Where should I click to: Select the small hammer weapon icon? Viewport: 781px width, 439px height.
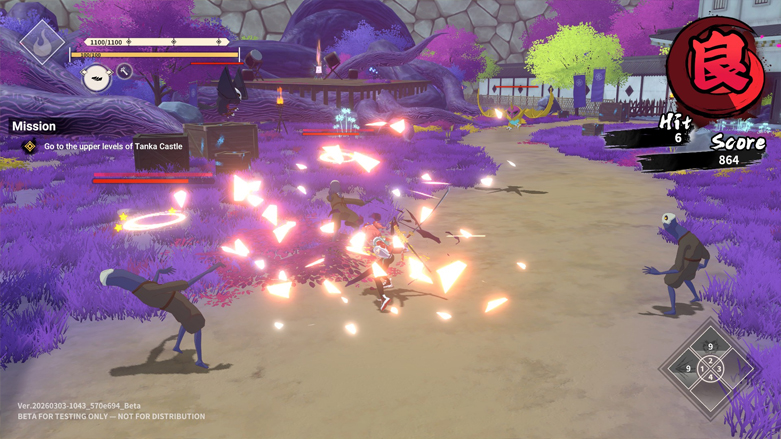pos(125,71)
